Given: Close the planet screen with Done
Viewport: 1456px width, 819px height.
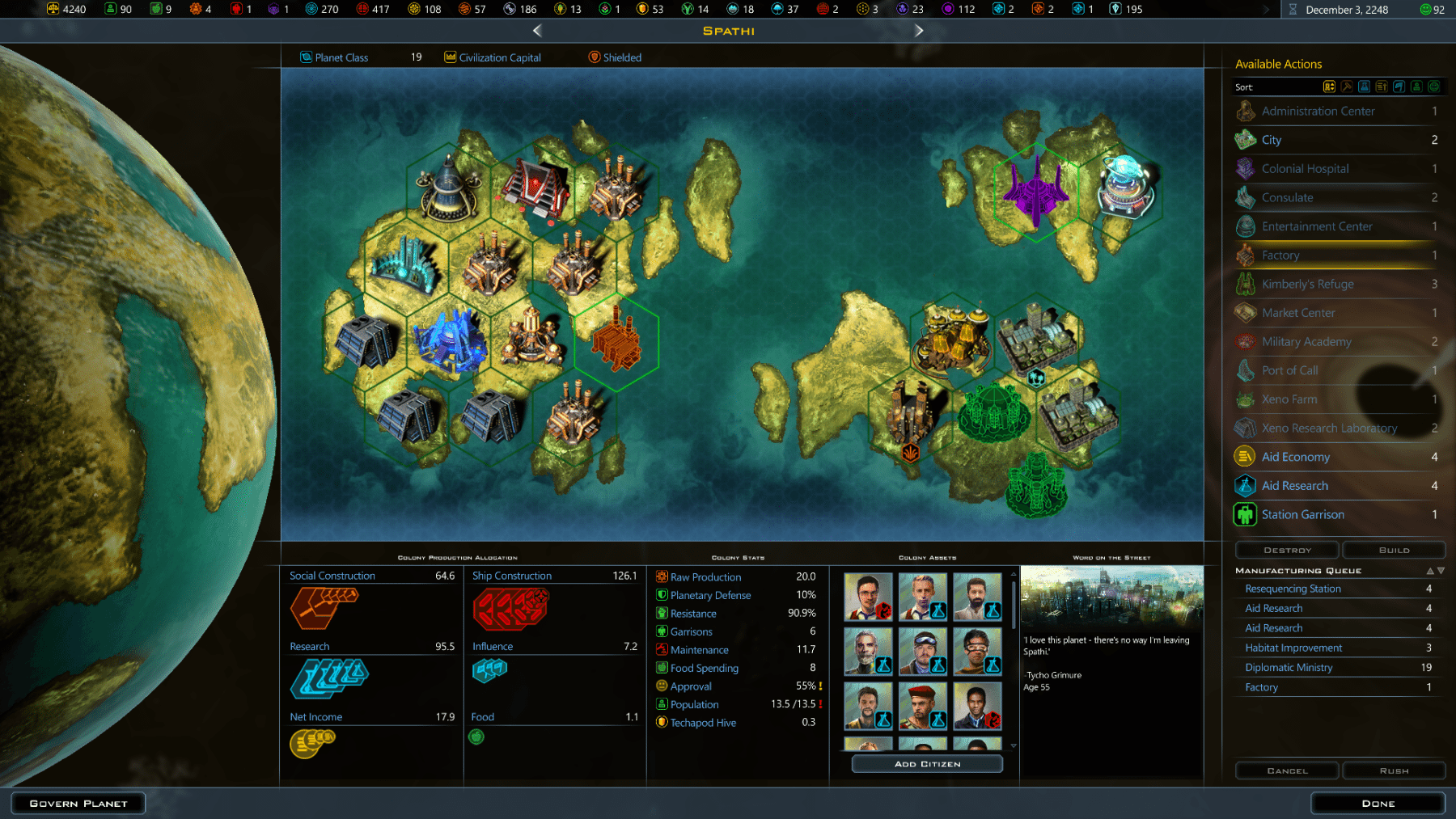Looking at the screenshot, I should tap(1378, 804).
